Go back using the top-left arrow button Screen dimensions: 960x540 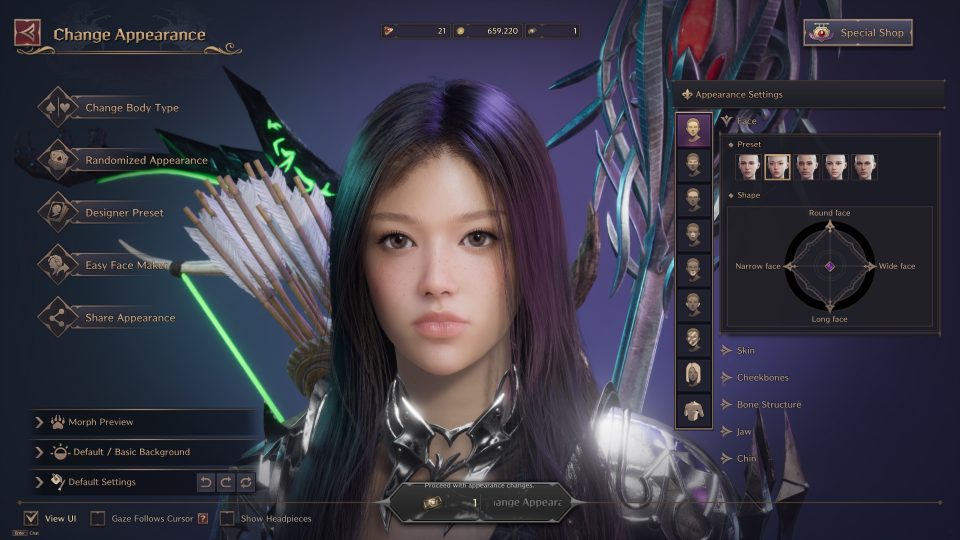pos(27,33)
